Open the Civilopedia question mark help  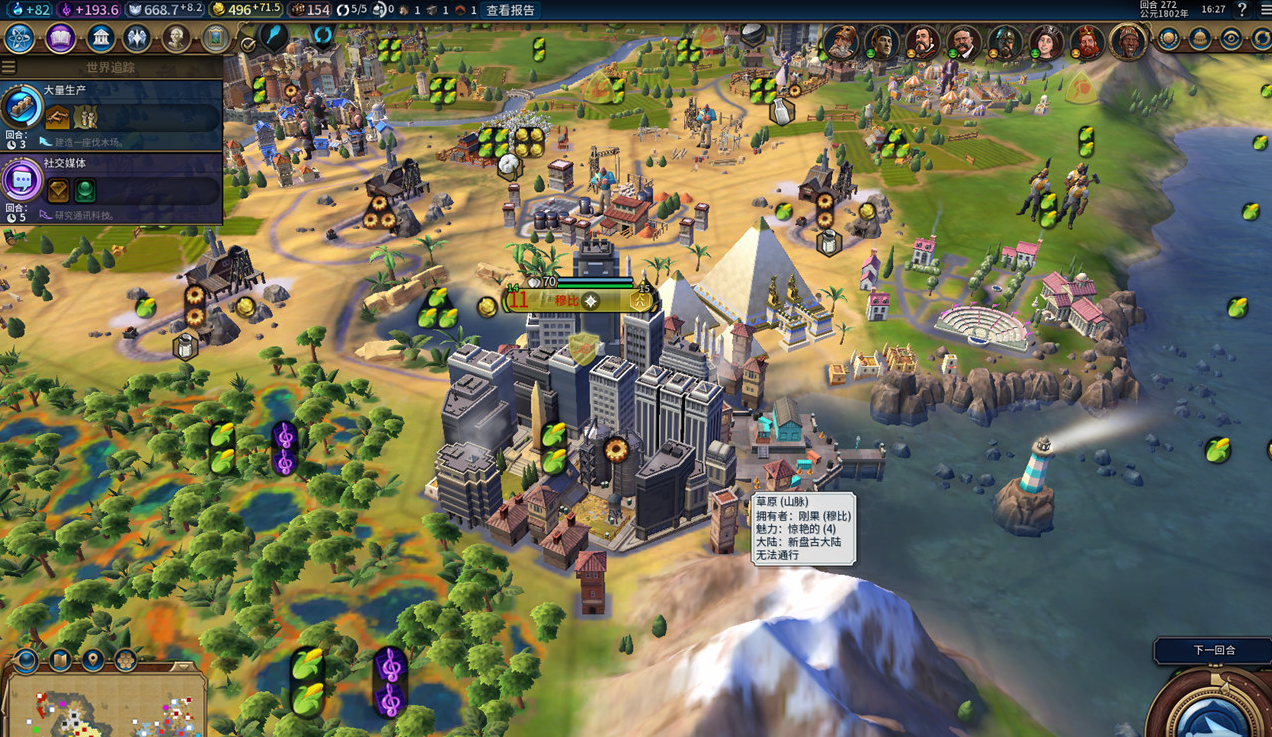(x=1243, y=10)
